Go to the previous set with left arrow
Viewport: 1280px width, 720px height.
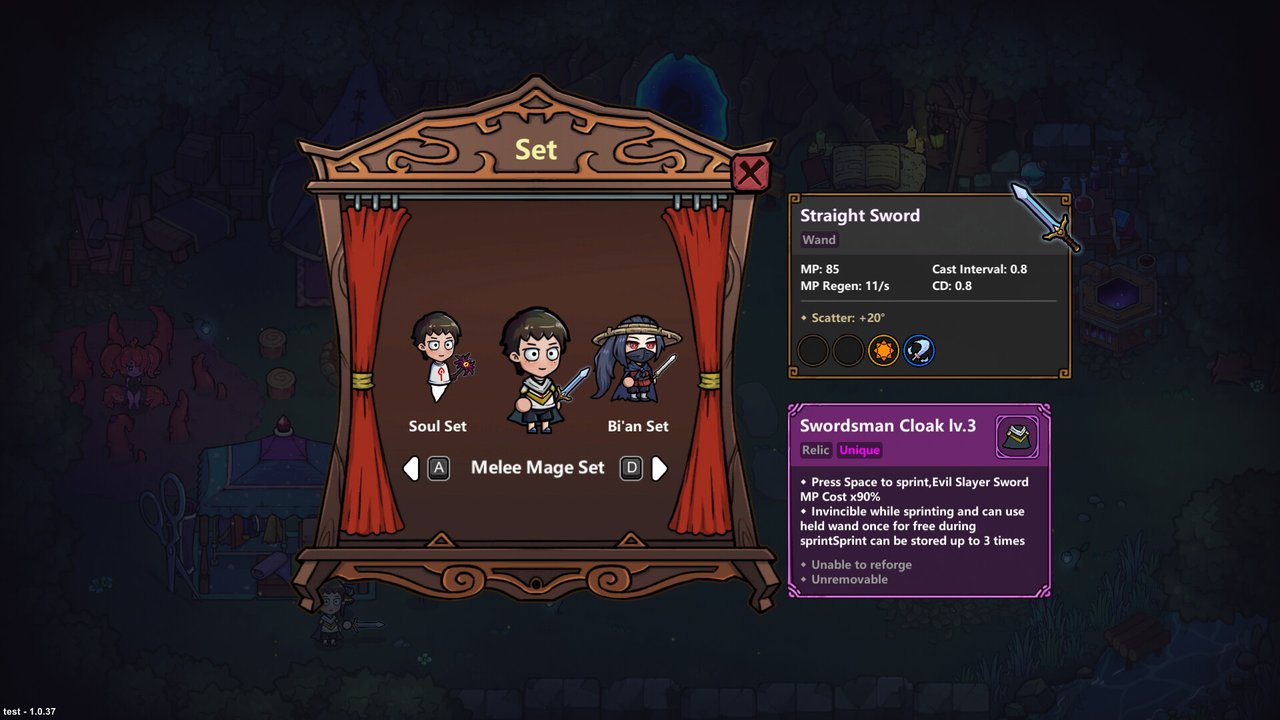[x=411, y=468]
